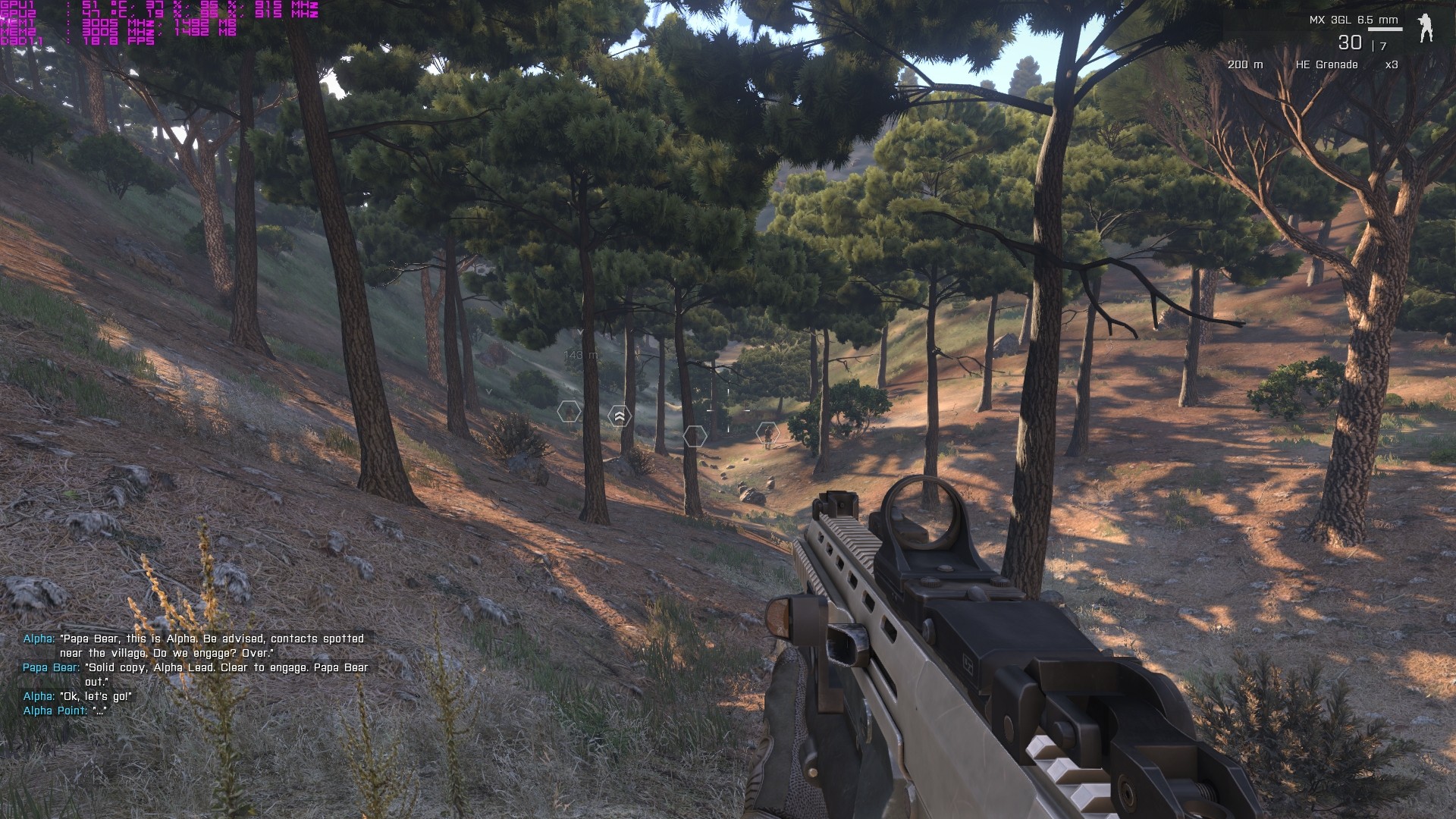The image size is (1456, 819).
Task: Click the double-chevron squad leader marker
Action: [620, 416]
